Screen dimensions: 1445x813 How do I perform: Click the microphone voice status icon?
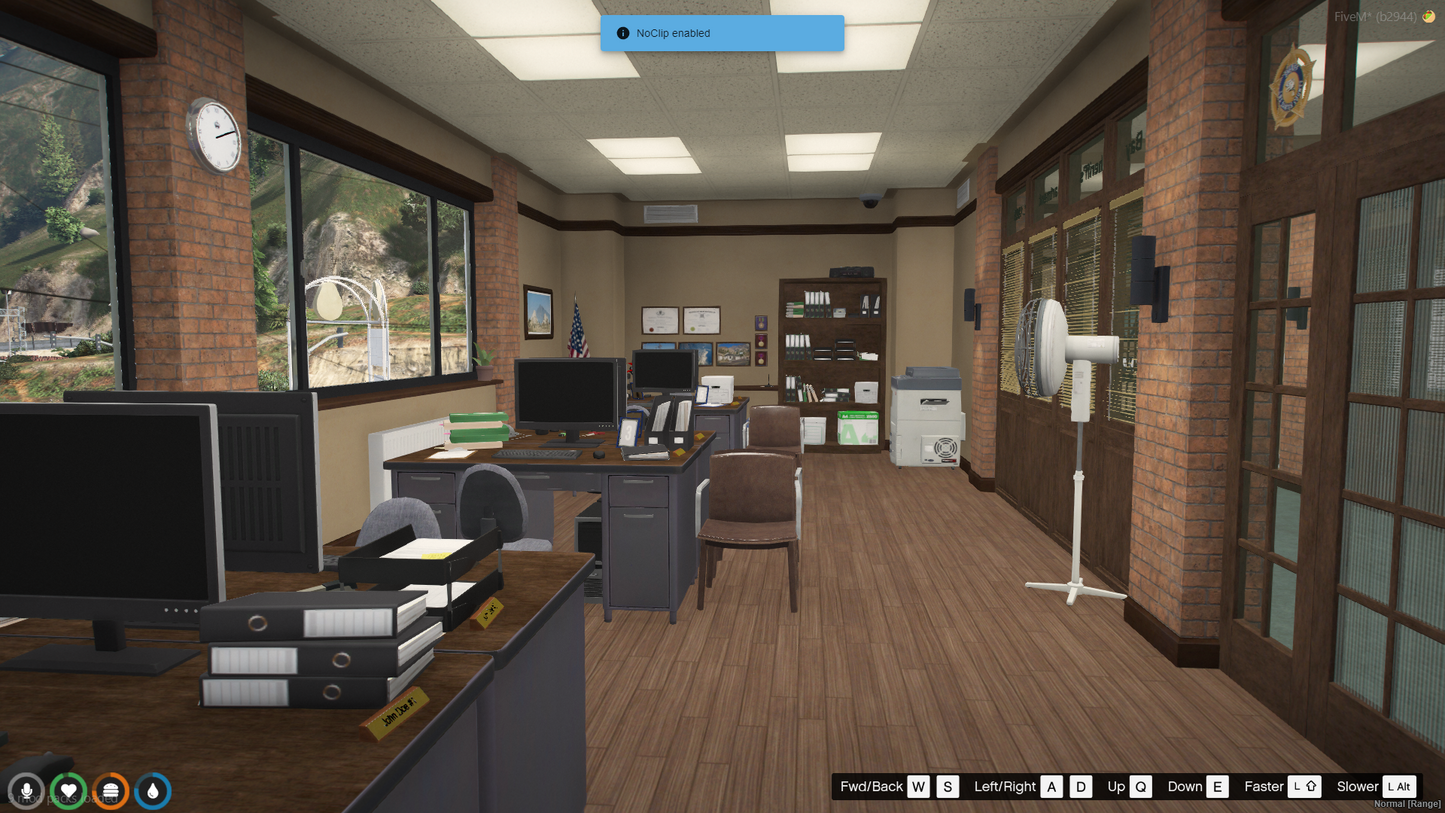(26, 791)
